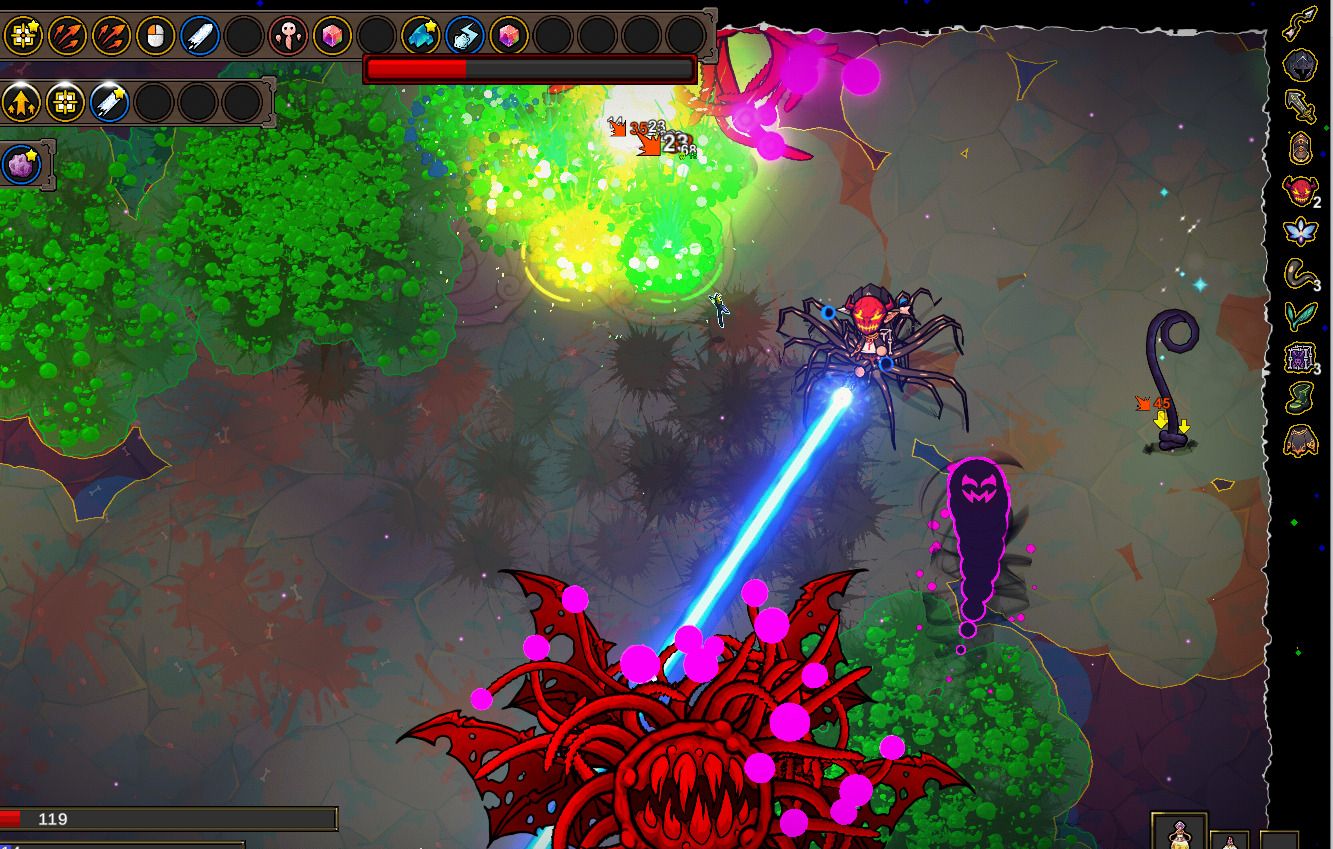
Task: Inspect the bow item icon
Action: (1300, 22)
